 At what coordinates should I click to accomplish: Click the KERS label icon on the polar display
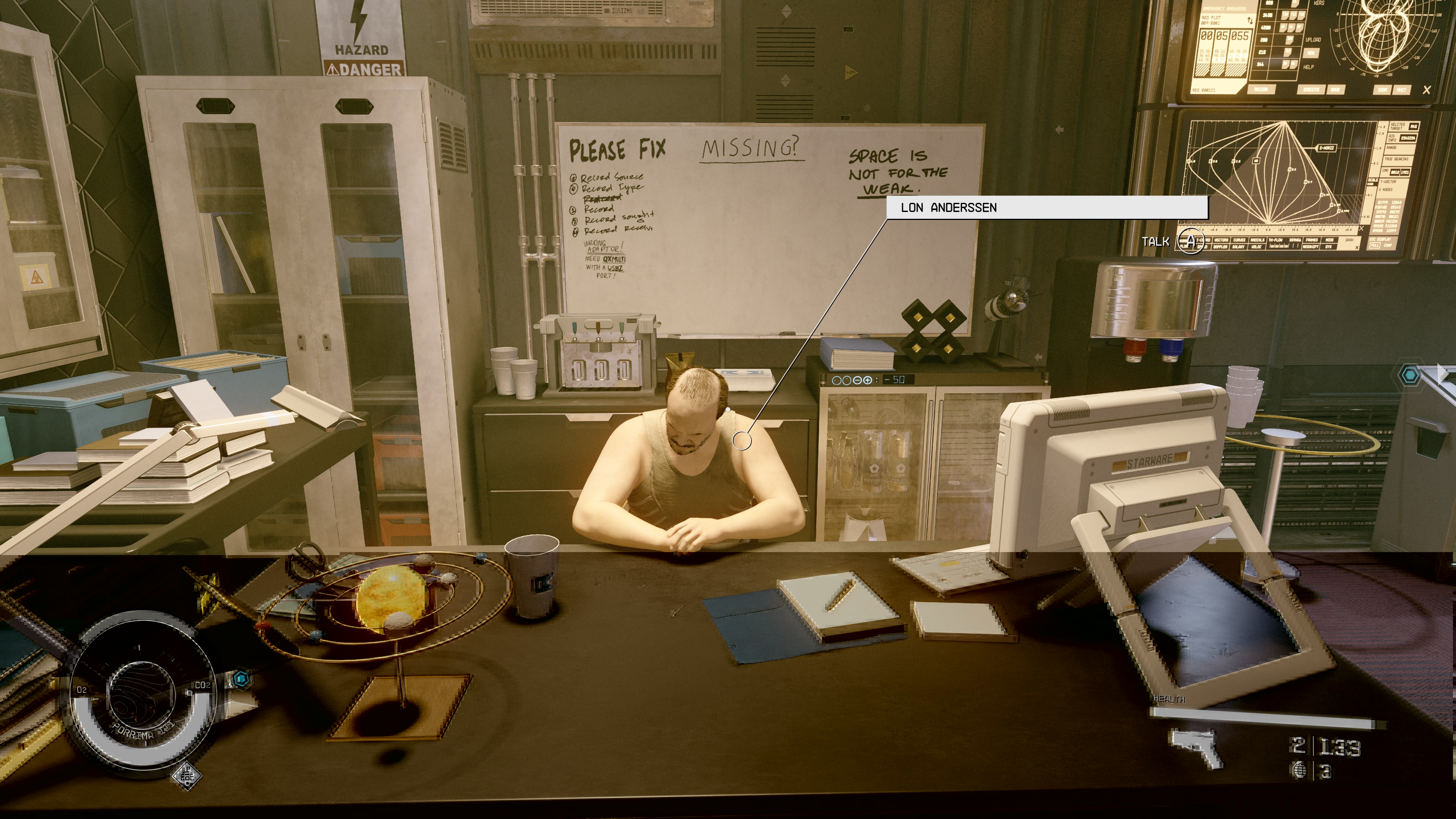[1319, 4]
